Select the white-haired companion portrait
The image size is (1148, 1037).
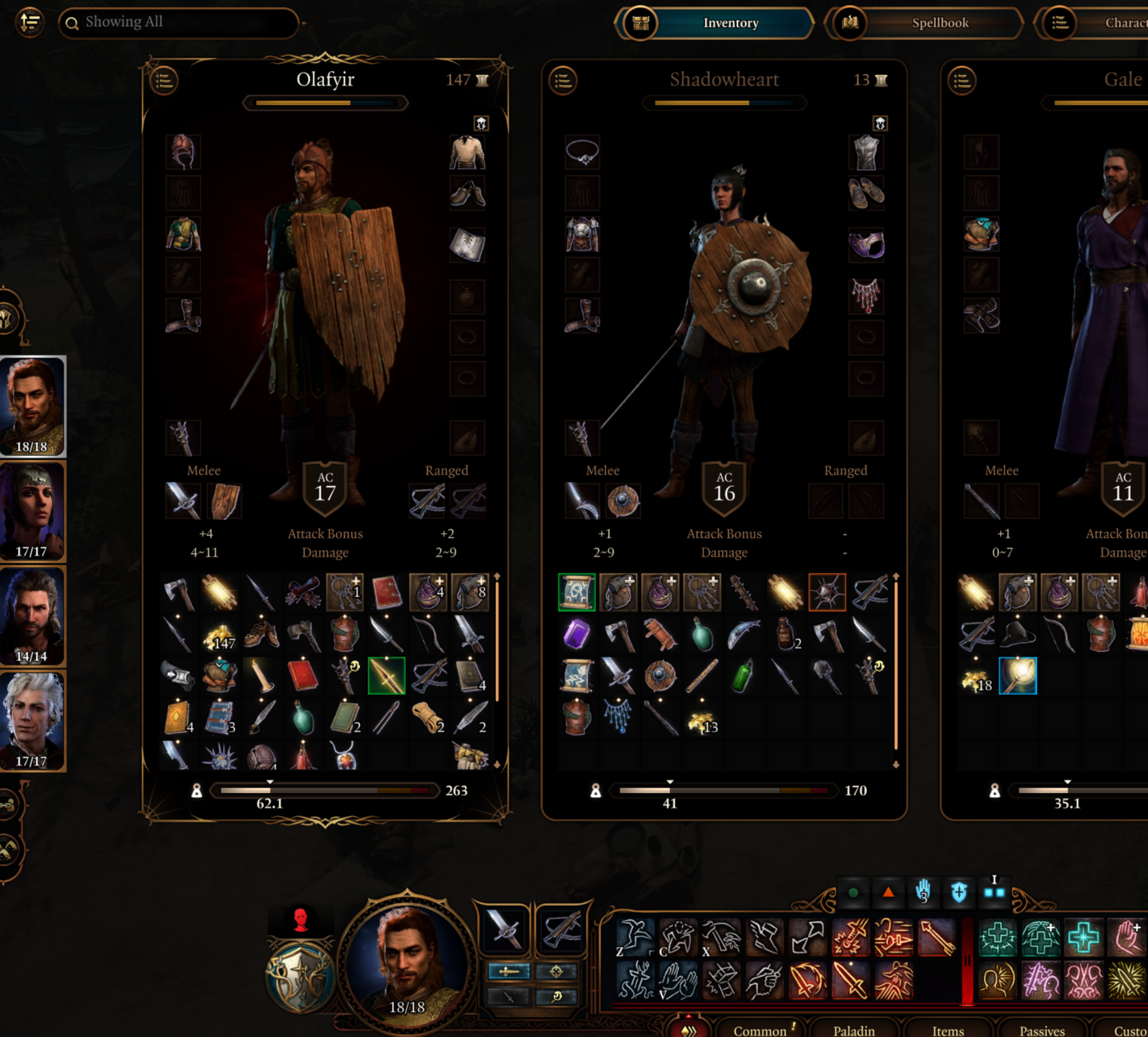(33, 721)
